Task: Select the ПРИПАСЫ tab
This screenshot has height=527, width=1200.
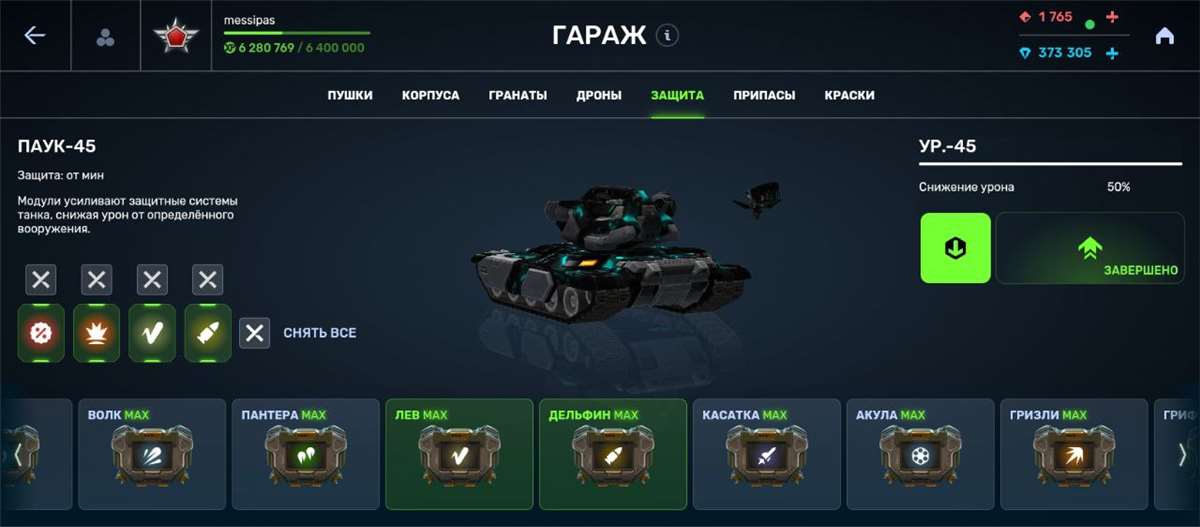Action: pos(764,96)
